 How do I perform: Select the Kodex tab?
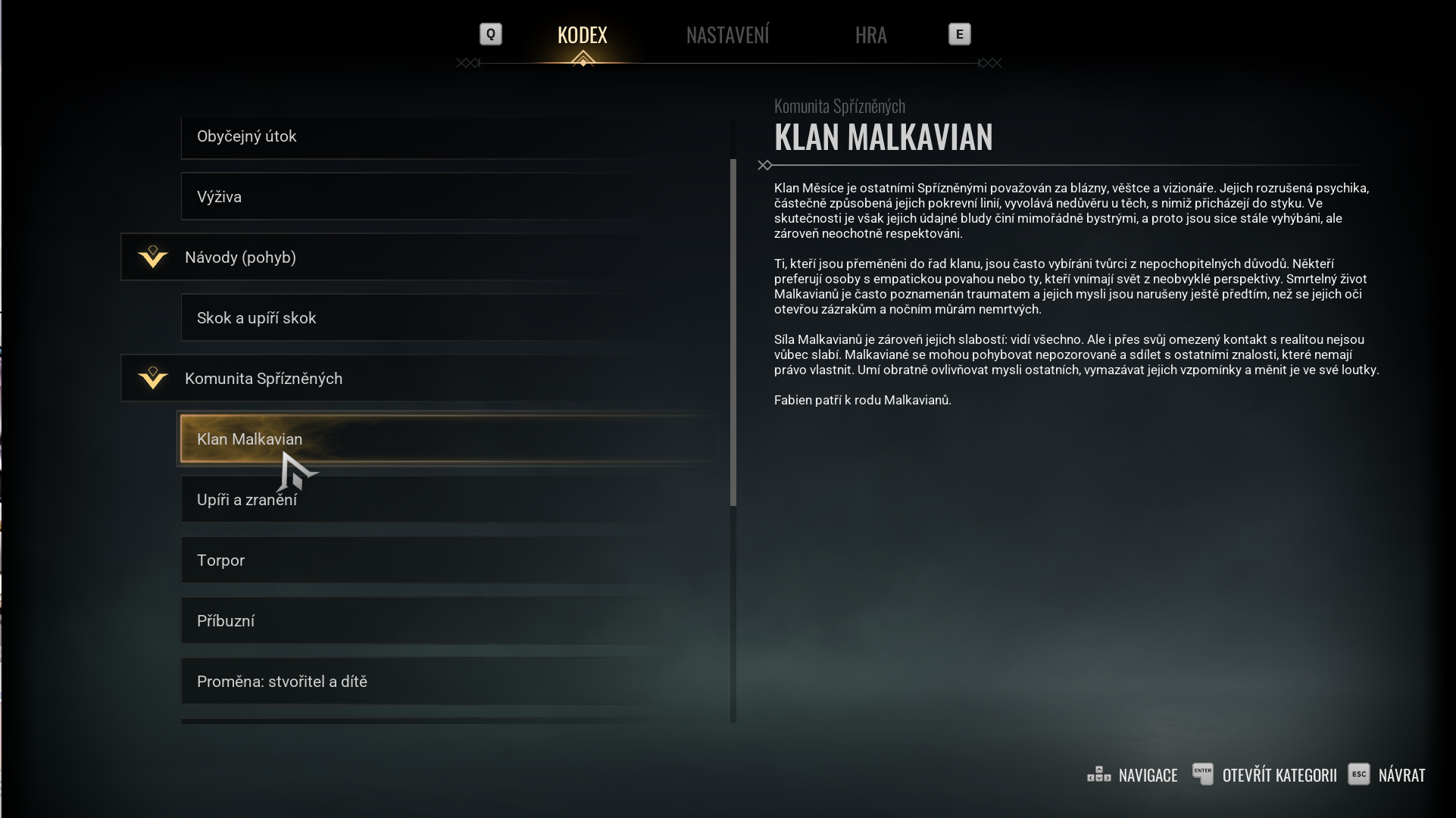582,35
